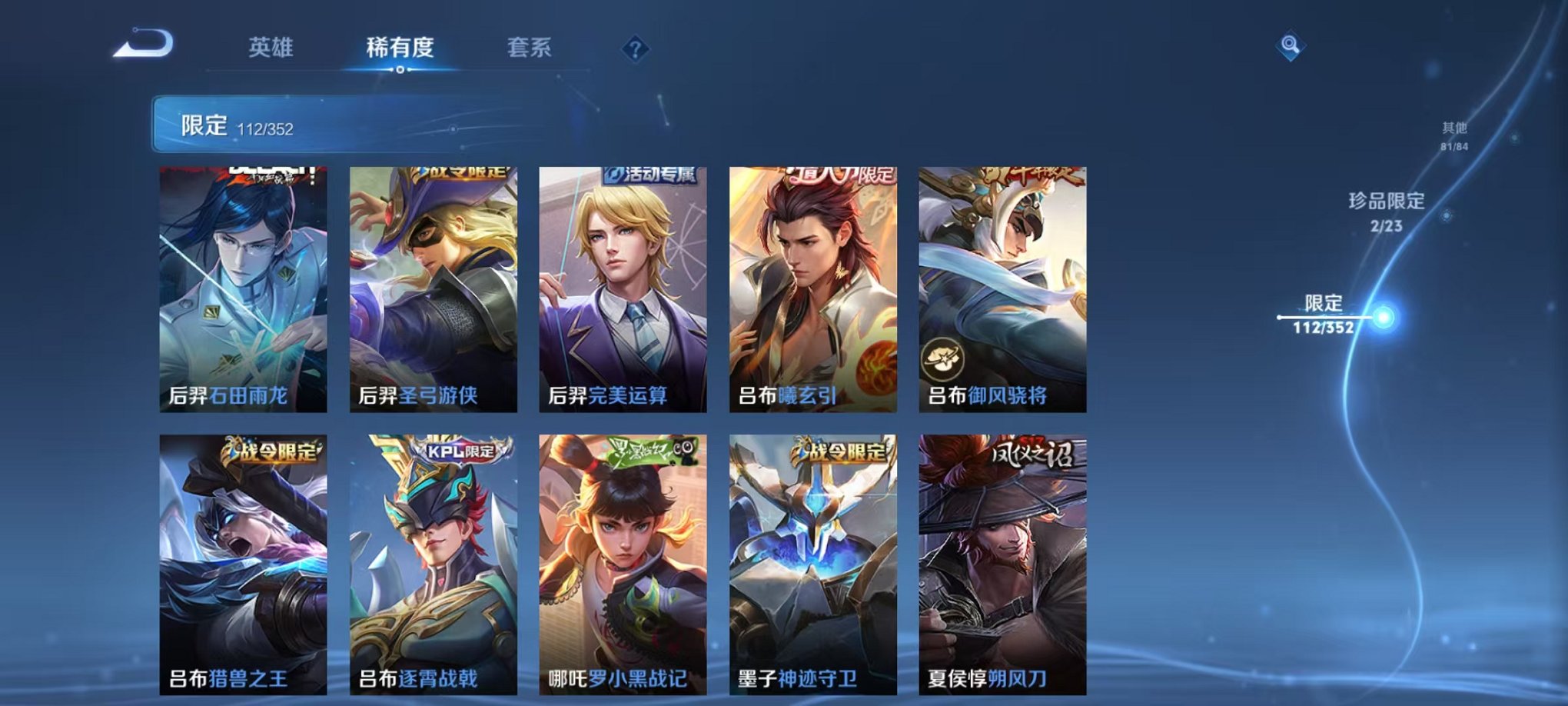Click the 活动专属 banner on 完美运算
Screen dimensions: 1568x706
[651, 177]
